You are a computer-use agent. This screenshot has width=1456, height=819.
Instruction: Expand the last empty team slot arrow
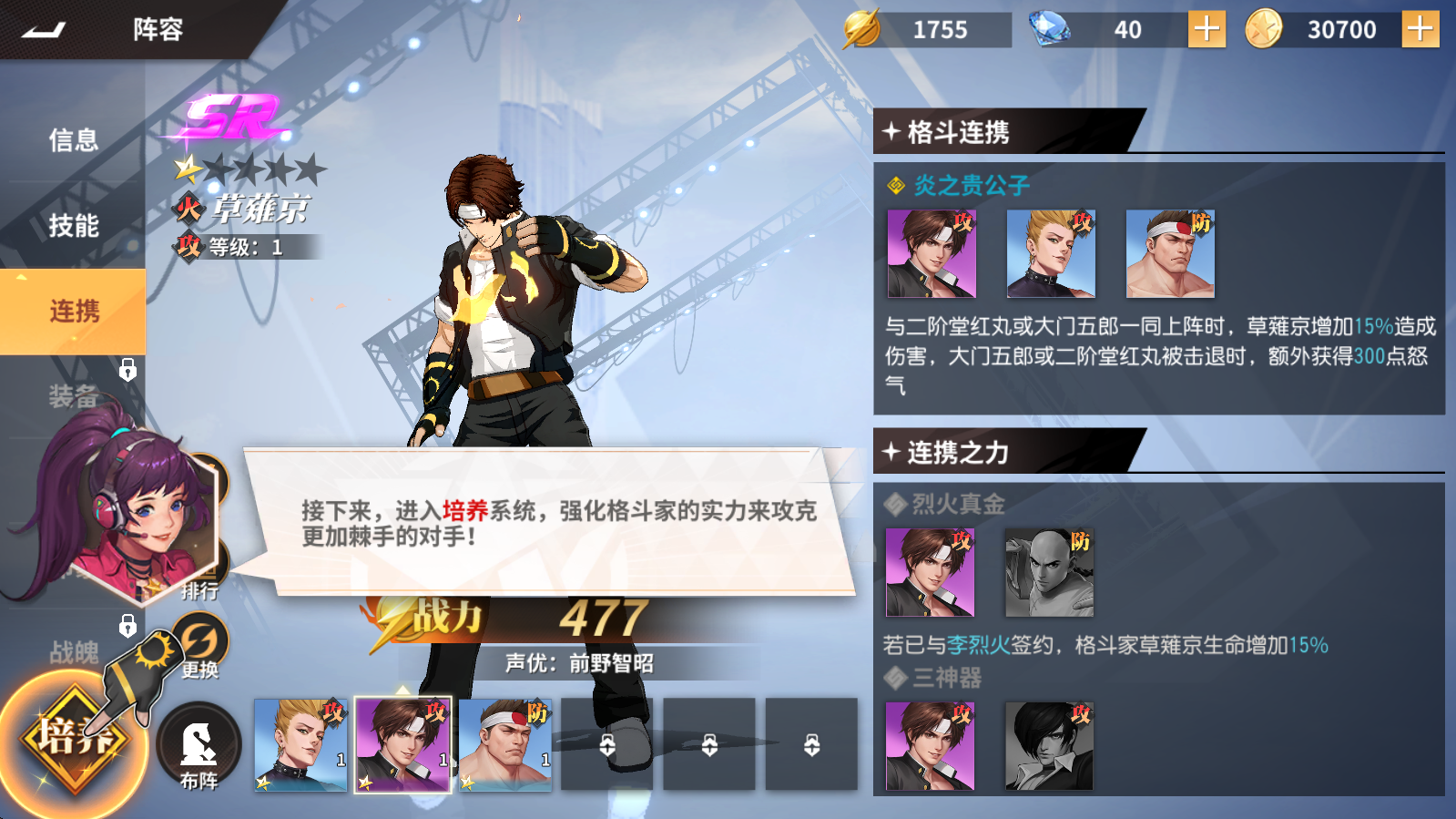point(811,743)
